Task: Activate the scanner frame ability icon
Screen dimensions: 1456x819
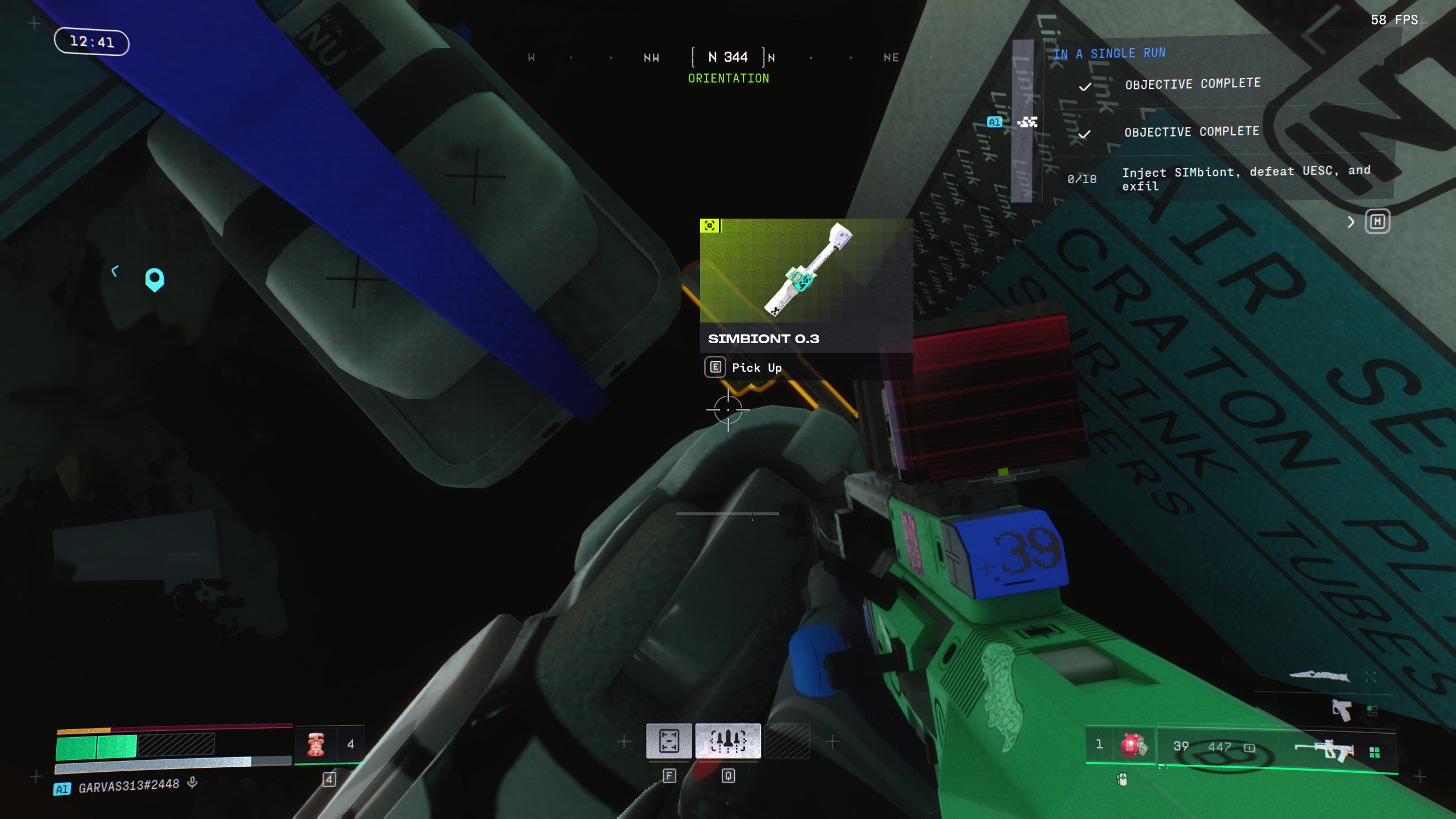Action: (669, 741)
